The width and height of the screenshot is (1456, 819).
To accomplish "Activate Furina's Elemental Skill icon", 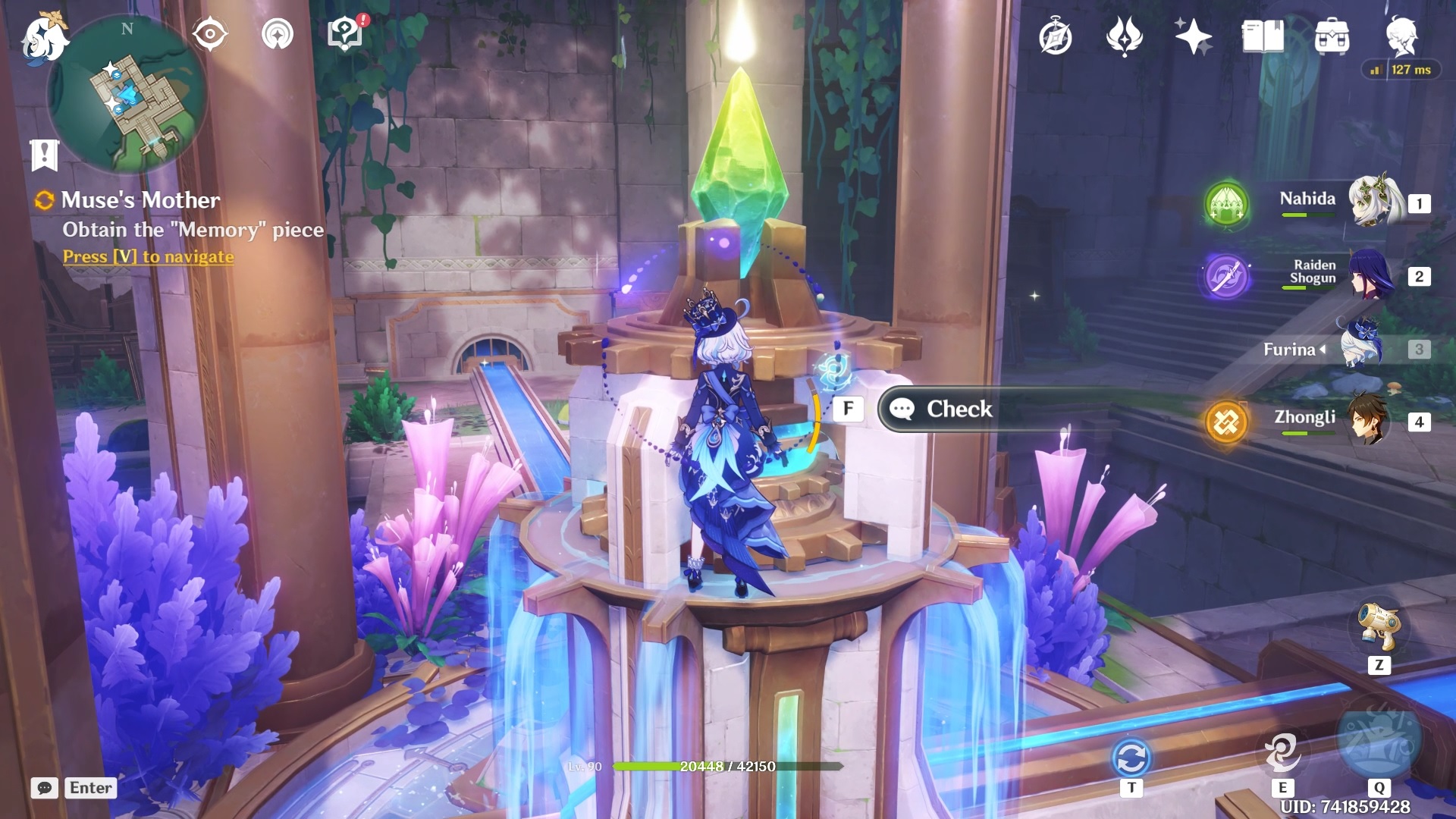I will point(1282,752).
